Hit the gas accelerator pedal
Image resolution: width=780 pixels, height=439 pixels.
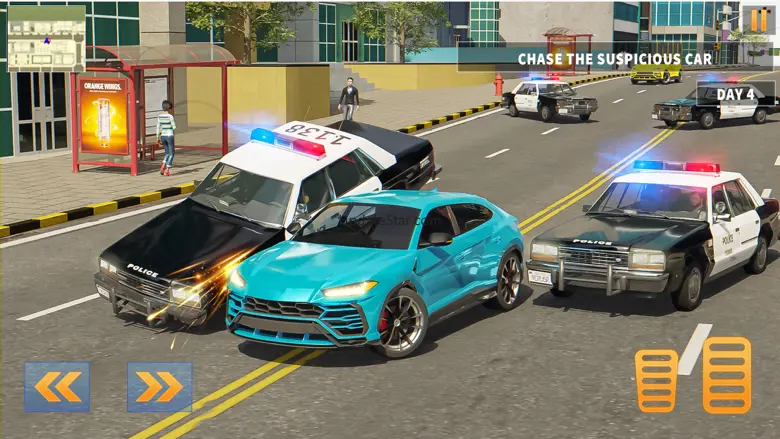726,375
